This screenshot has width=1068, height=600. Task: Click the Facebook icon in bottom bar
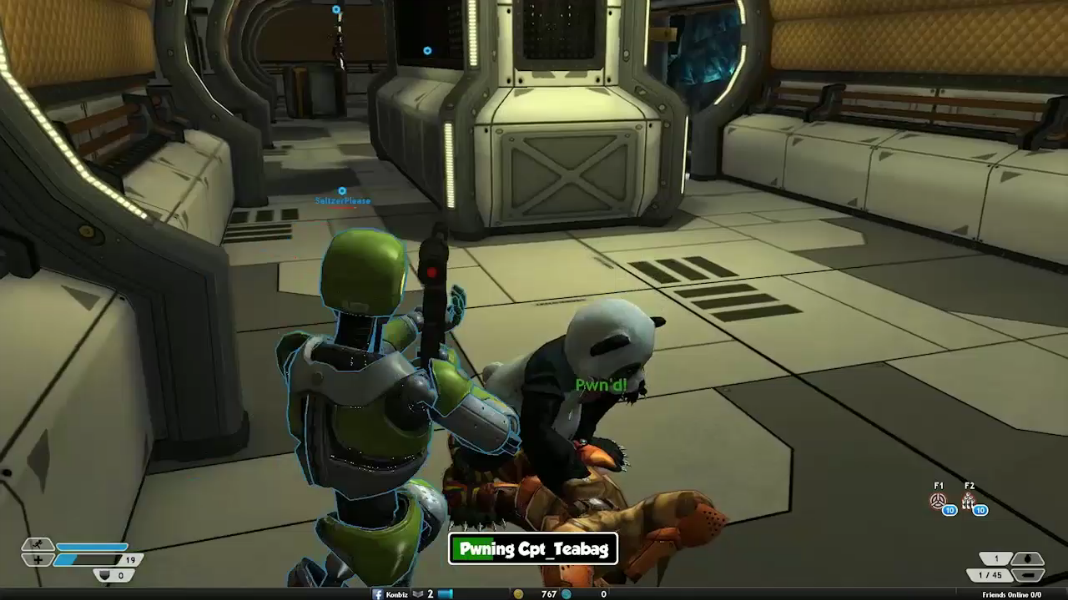pos(378,594)
